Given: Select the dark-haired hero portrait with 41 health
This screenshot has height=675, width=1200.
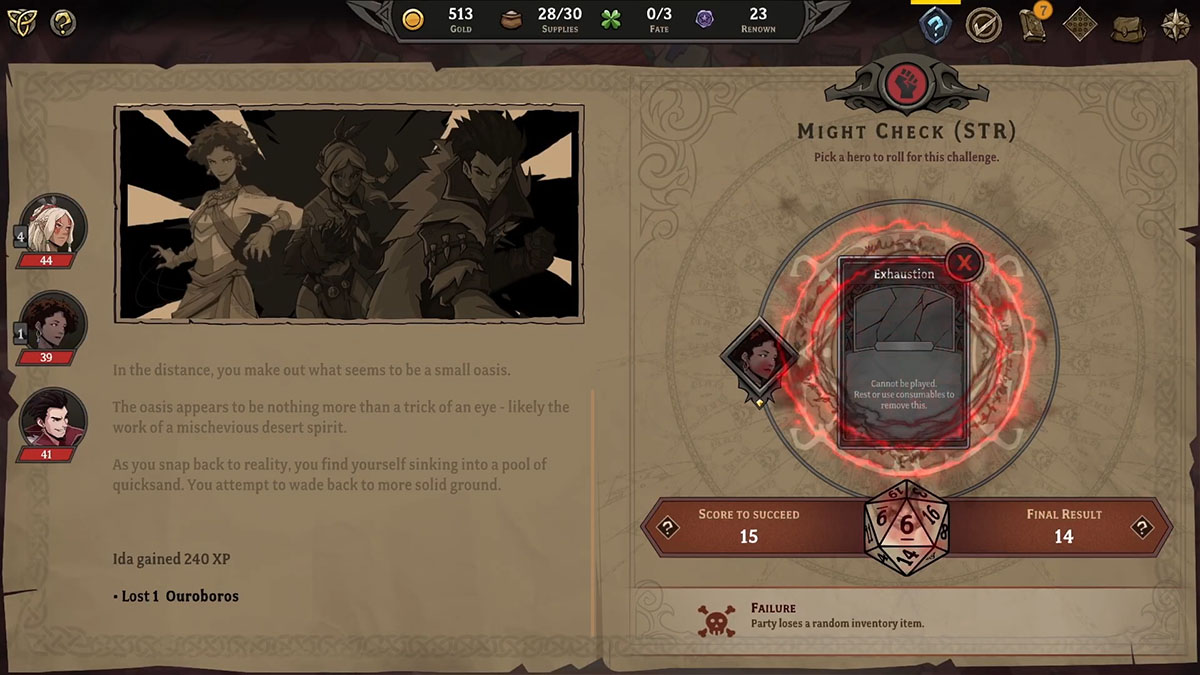Looking at the screenshot, I should click(x=55, y=422).
